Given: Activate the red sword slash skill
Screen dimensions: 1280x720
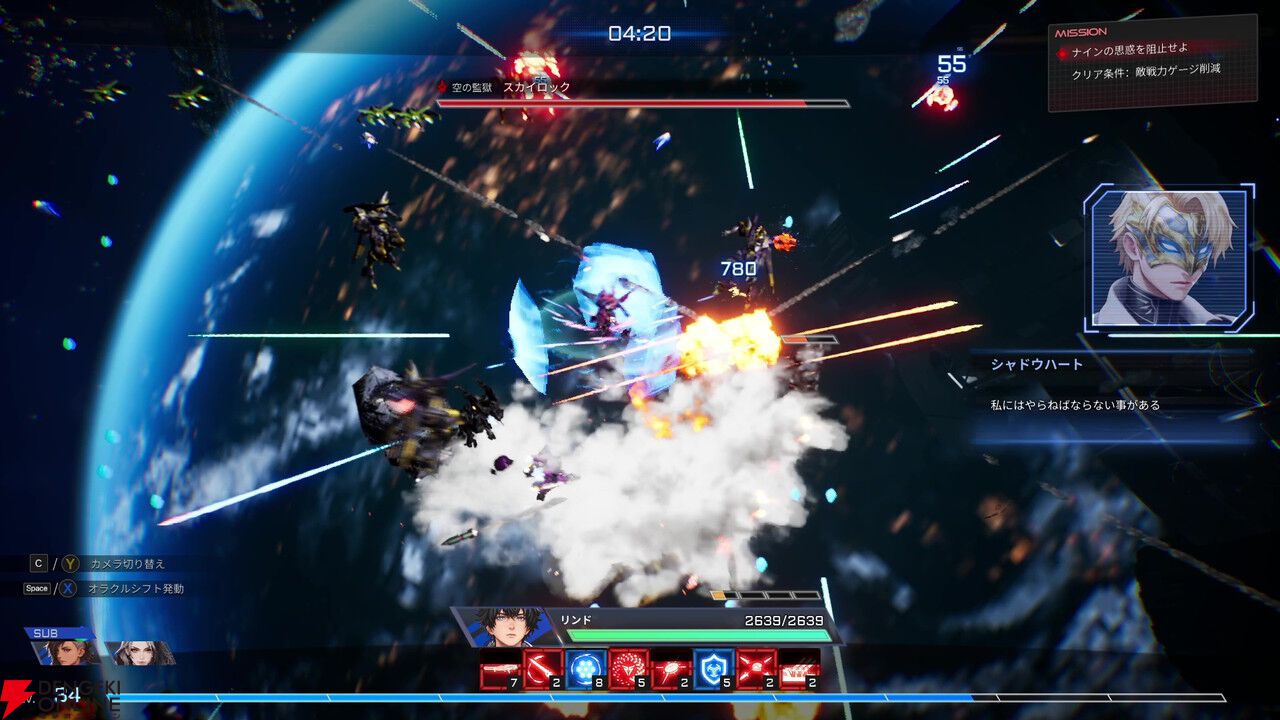Looking at the screenshot, I should pyautogui.click(x=543, y=669).
